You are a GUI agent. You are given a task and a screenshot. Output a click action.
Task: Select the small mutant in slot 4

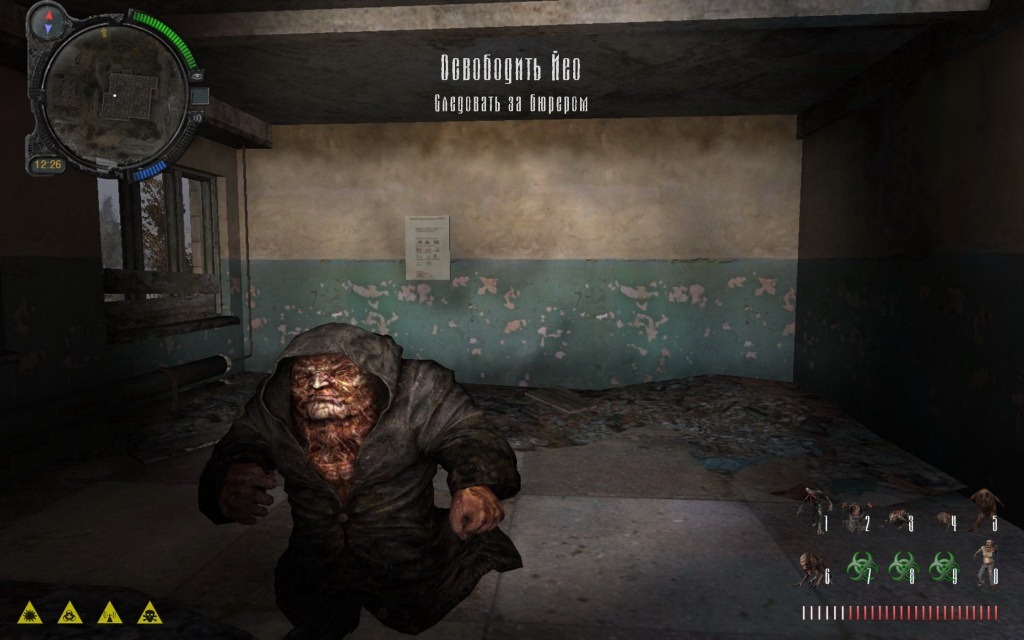pyautogui.click(x=941, y=519)
